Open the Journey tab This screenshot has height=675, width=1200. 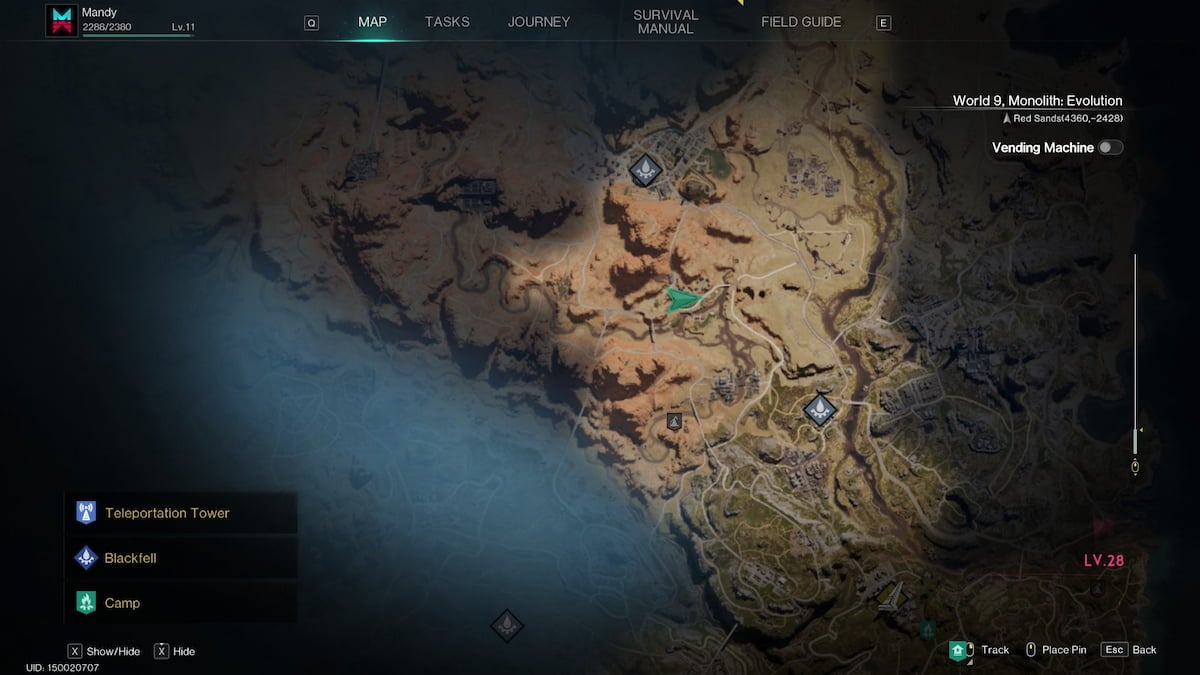[x=538, y=22]
